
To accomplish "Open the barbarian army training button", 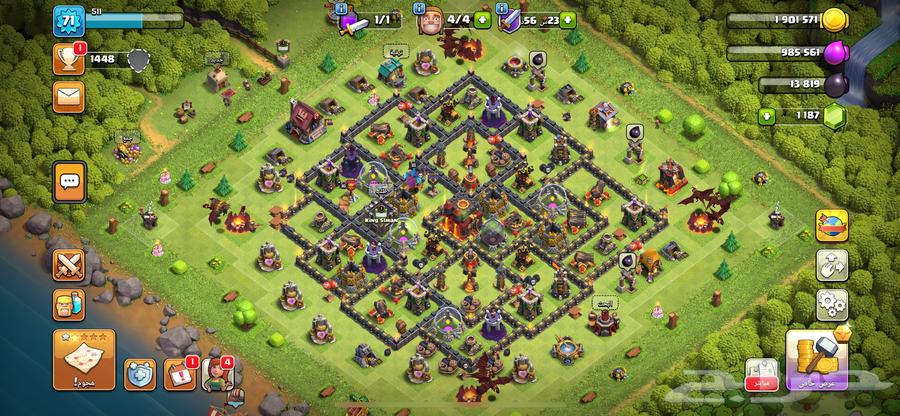I will click(x=69, y=306).
